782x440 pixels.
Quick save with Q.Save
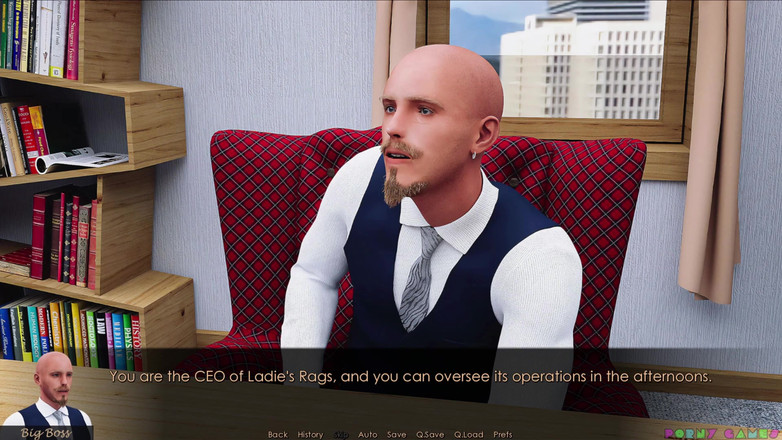[430, 434]
